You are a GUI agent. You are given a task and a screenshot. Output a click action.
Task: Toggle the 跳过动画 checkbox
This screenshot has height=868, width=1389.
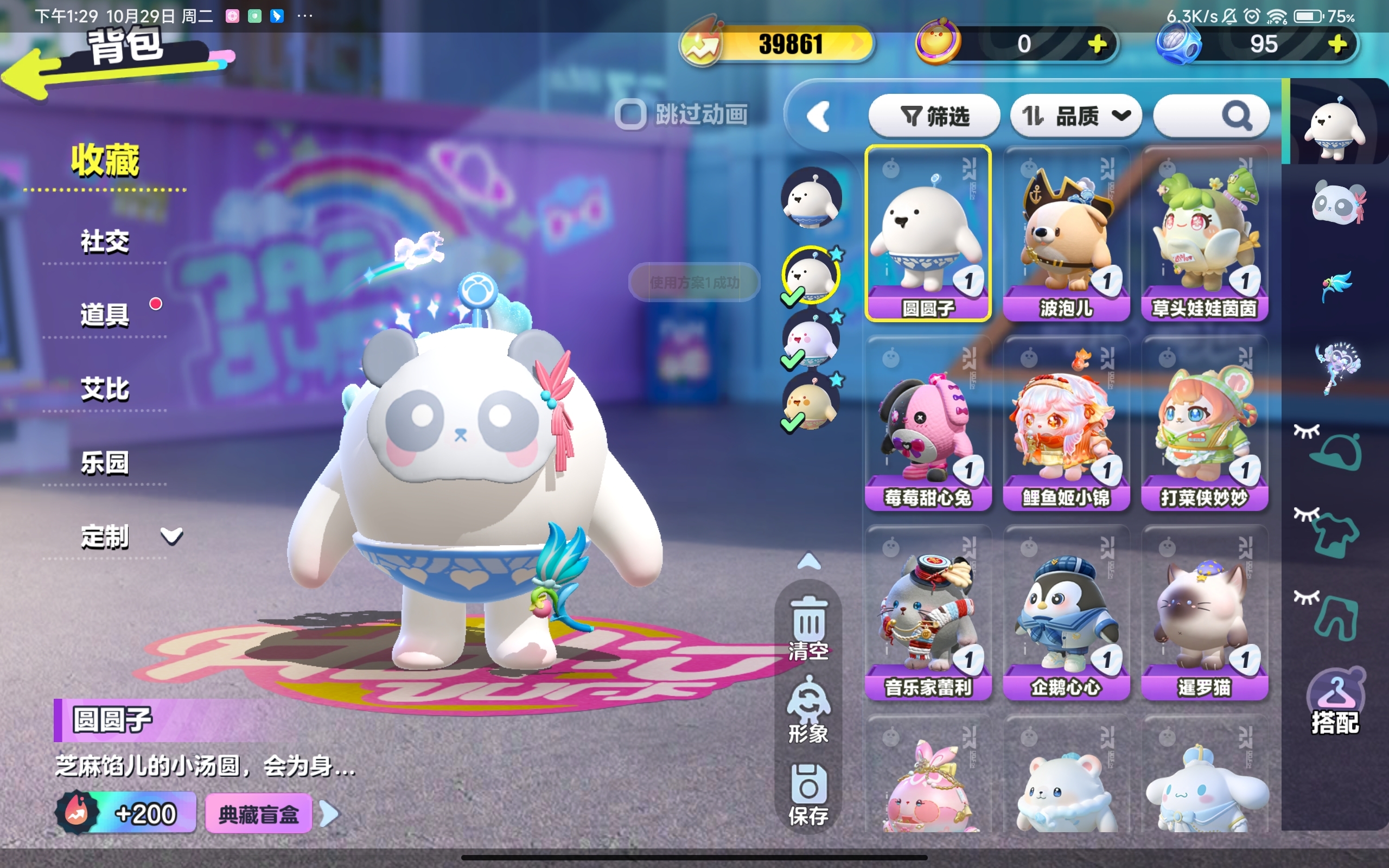630,114
